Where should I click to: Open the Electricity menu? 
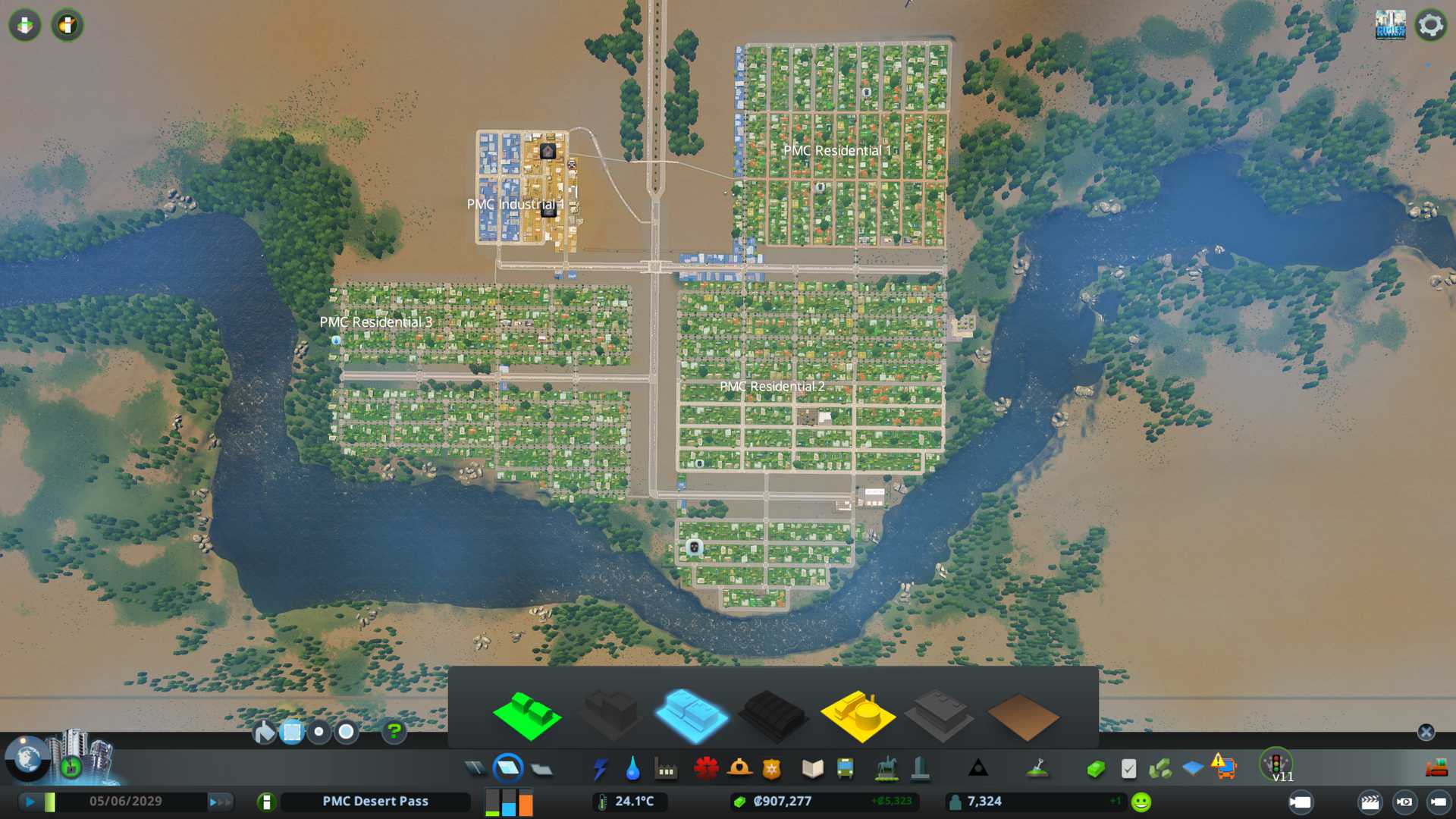pyautogui.click(x=600, y=769)
